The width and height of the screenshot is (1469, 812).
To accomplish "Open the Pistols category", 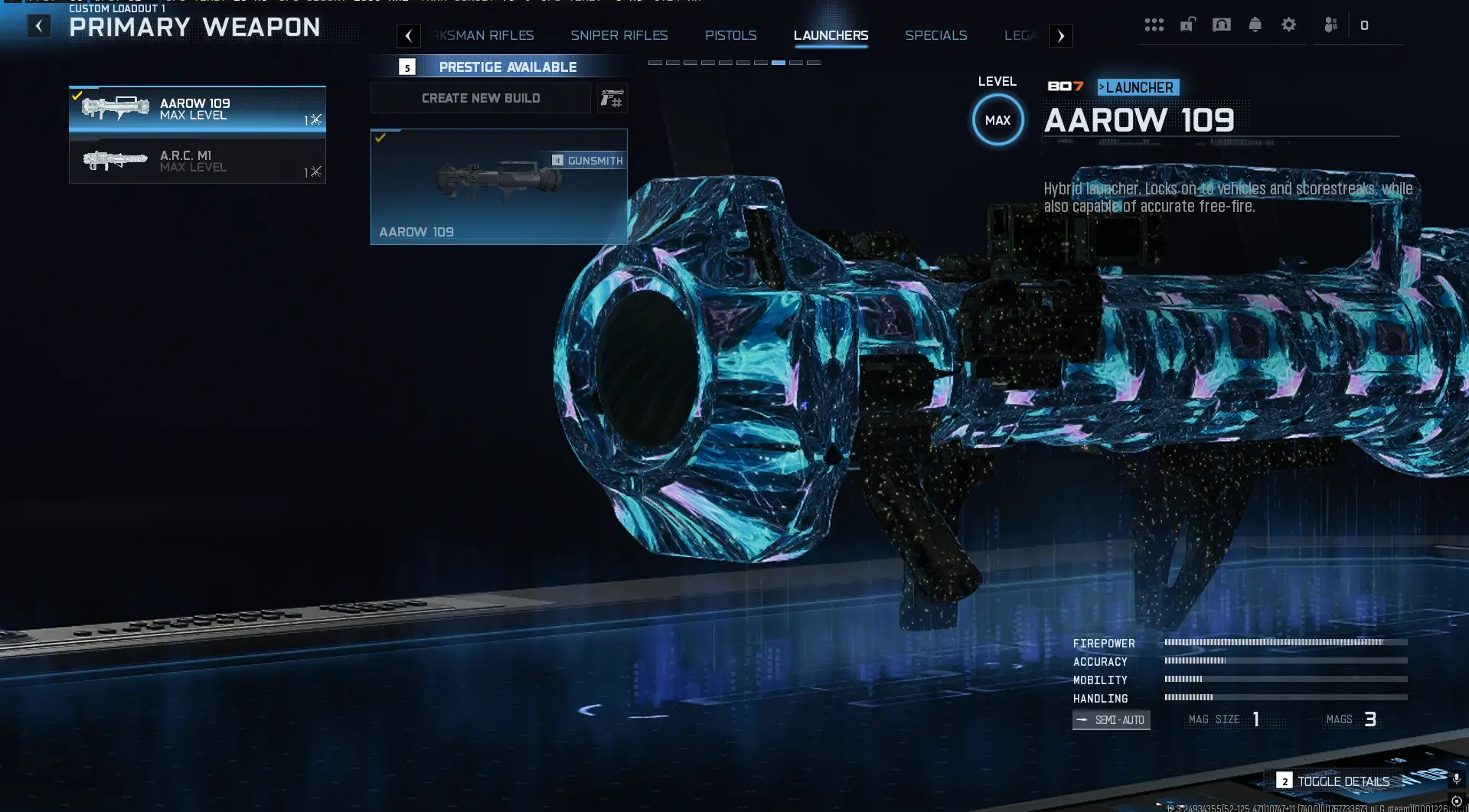I will (730, 35).
